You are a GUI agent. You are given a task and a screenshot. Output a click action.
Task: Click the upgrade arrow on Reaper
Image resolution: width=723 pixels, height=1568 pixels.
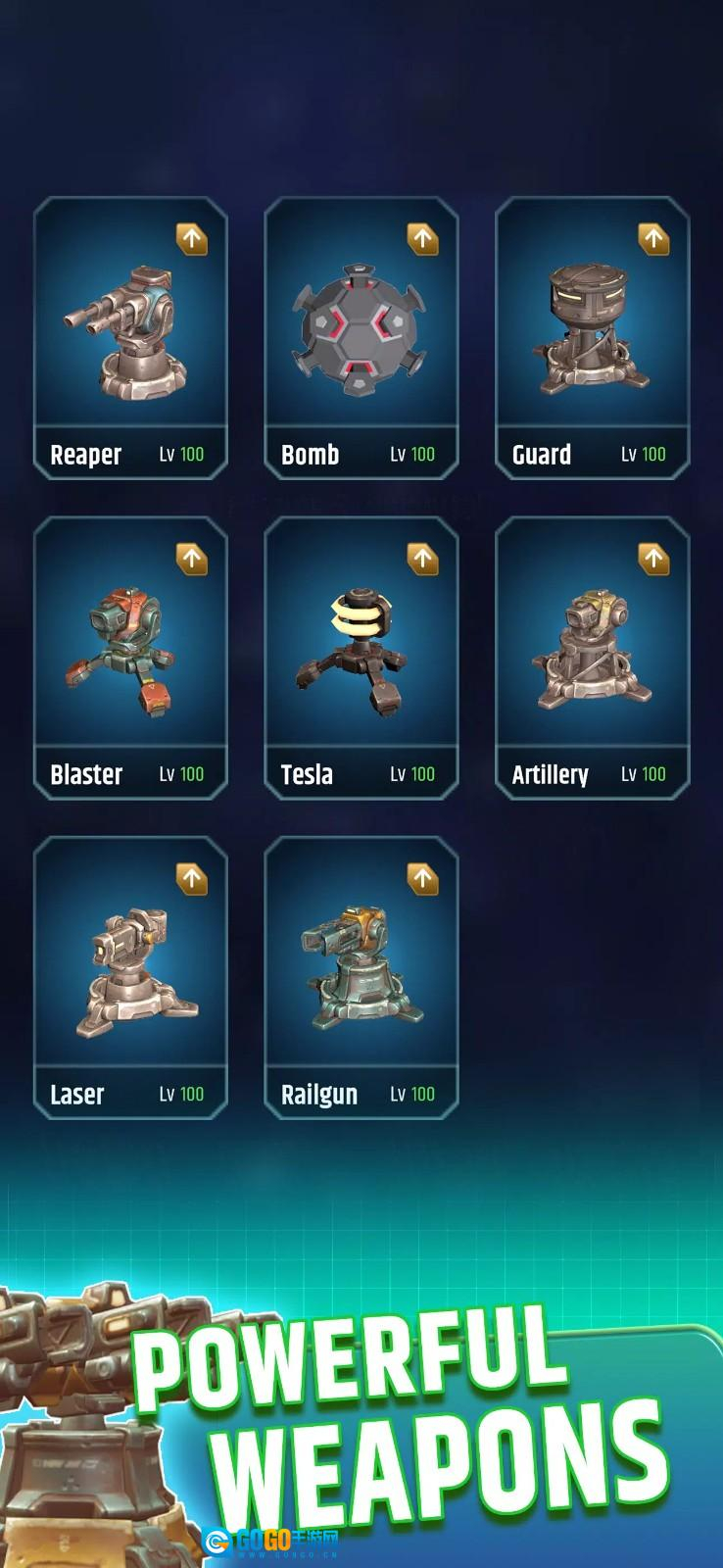192,239
